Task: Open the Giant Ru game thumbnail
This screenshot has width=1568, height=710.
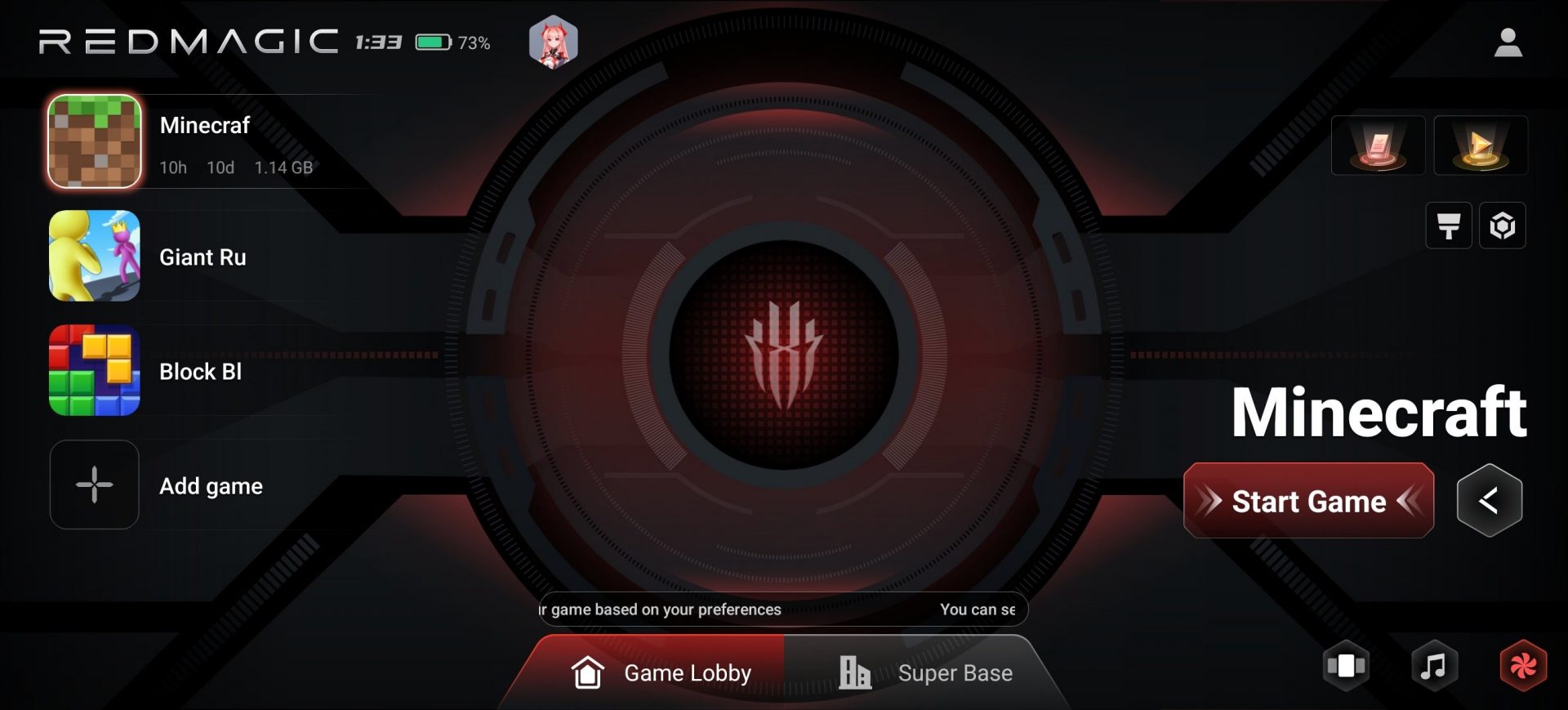Action: pyautogui.click(x=94, y=256)
